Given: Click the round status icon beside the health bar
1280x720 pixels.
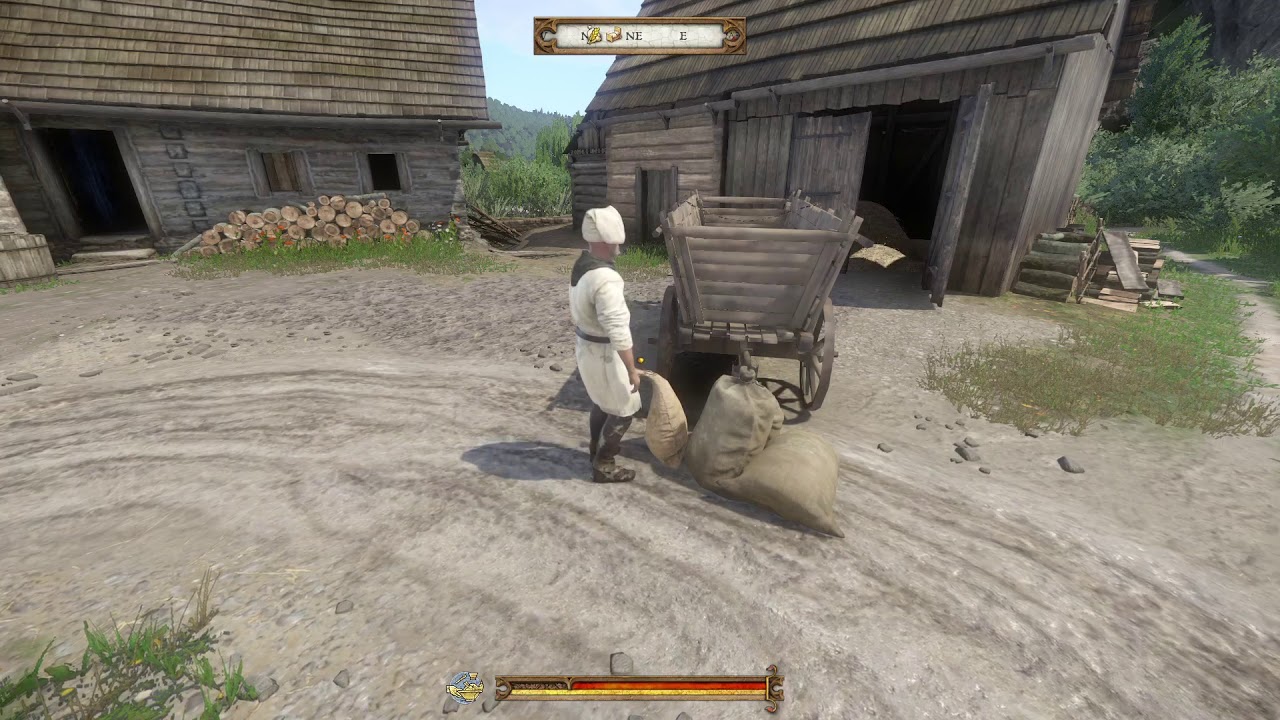Looking at the screenshot, I should [x=465, y=687].
